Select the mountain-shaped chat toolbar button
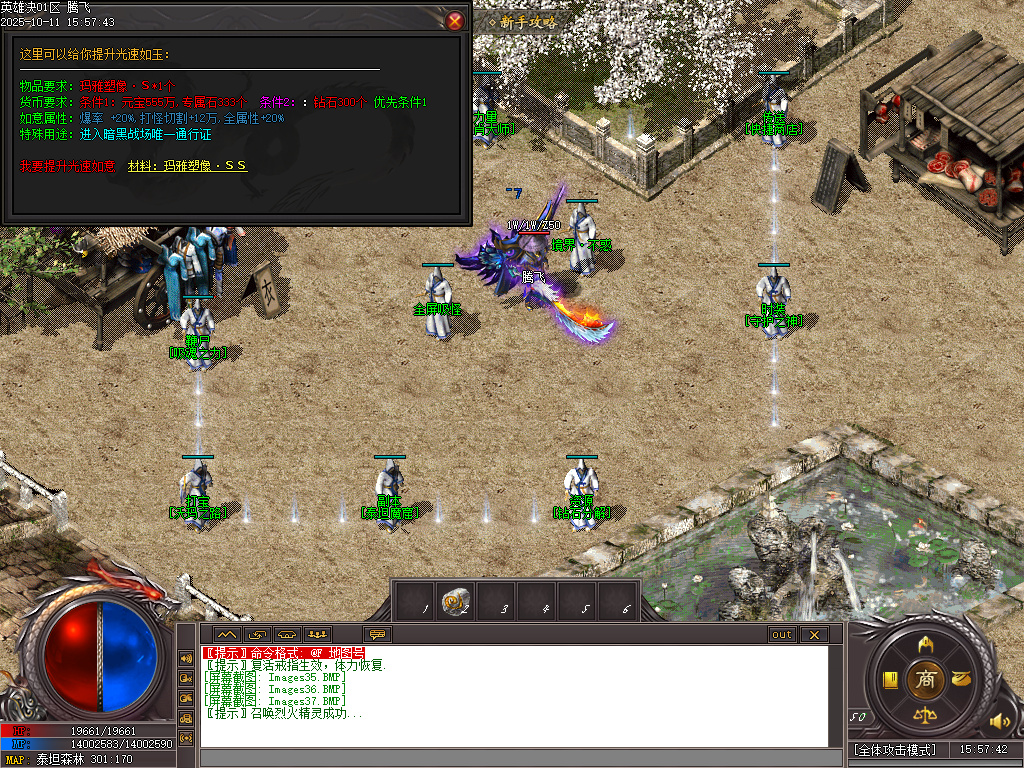This screenshot has height=768, width=1024. (x=226, y=634)
